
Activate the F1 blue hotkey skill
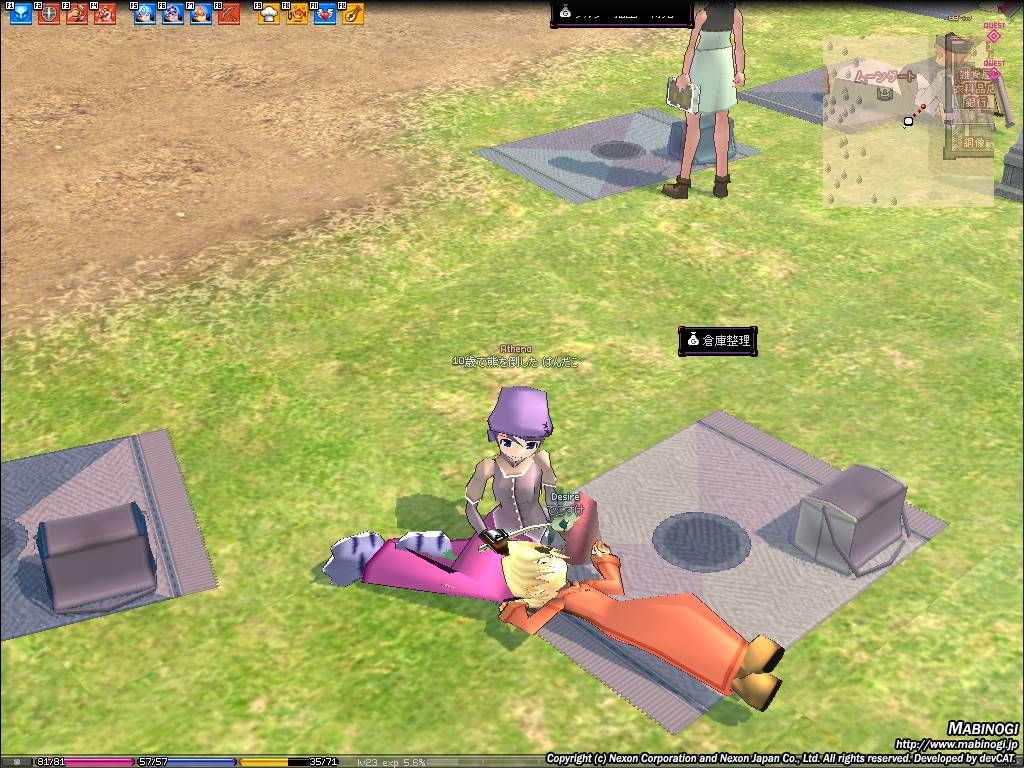click(20, 14)
